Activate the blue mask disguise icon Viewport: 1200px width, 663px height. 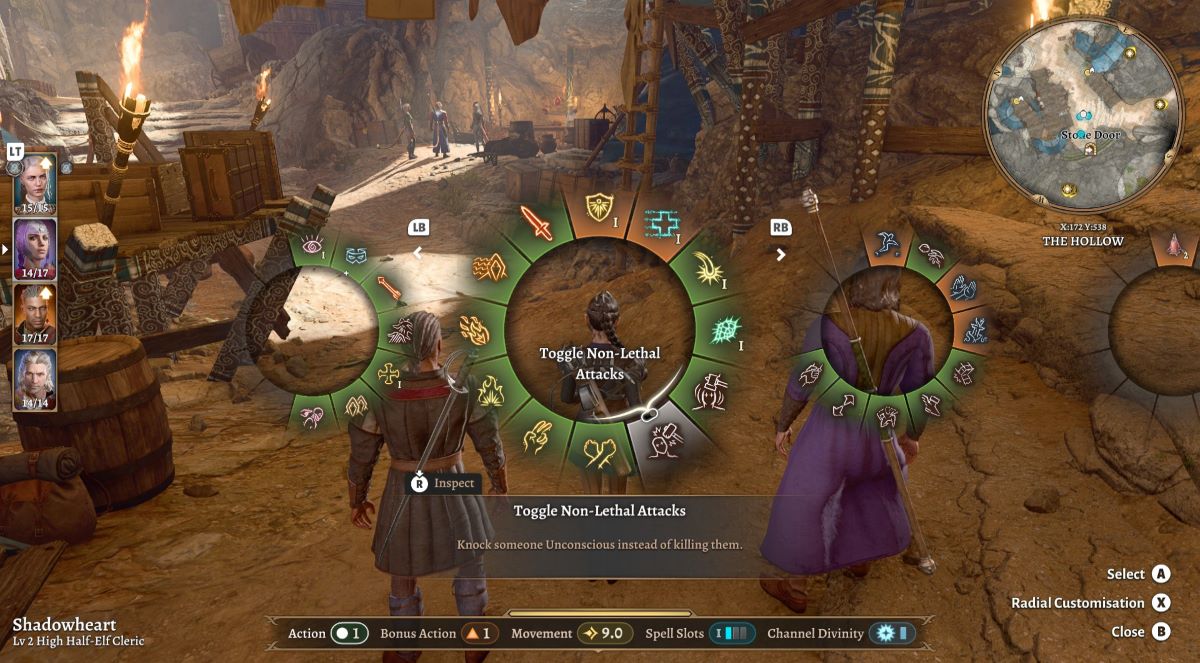[x=357, y=256]
